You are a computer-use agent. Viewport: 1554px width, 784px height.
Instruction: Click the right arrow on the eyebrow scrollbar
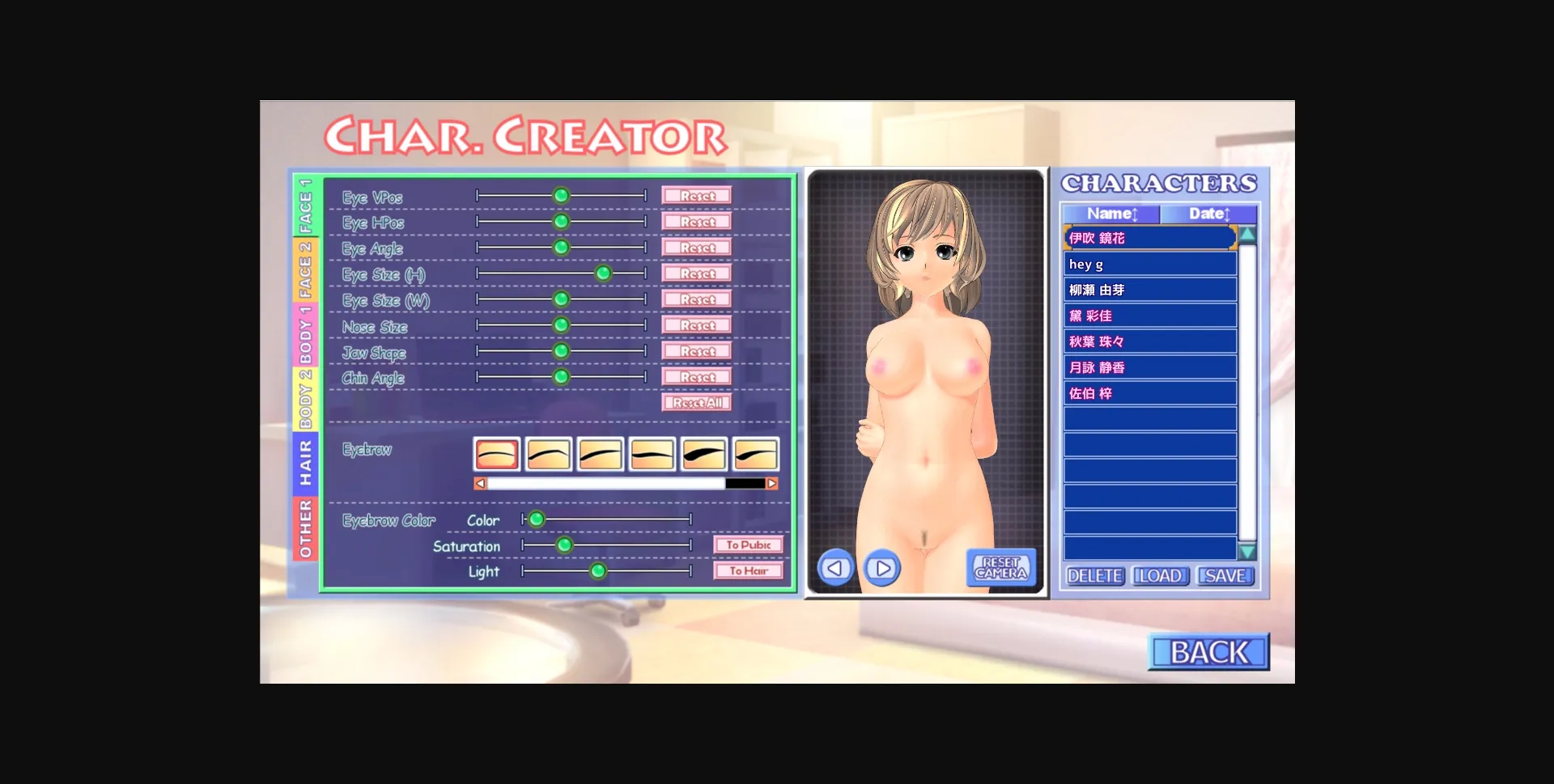click(x=771, y=482)
